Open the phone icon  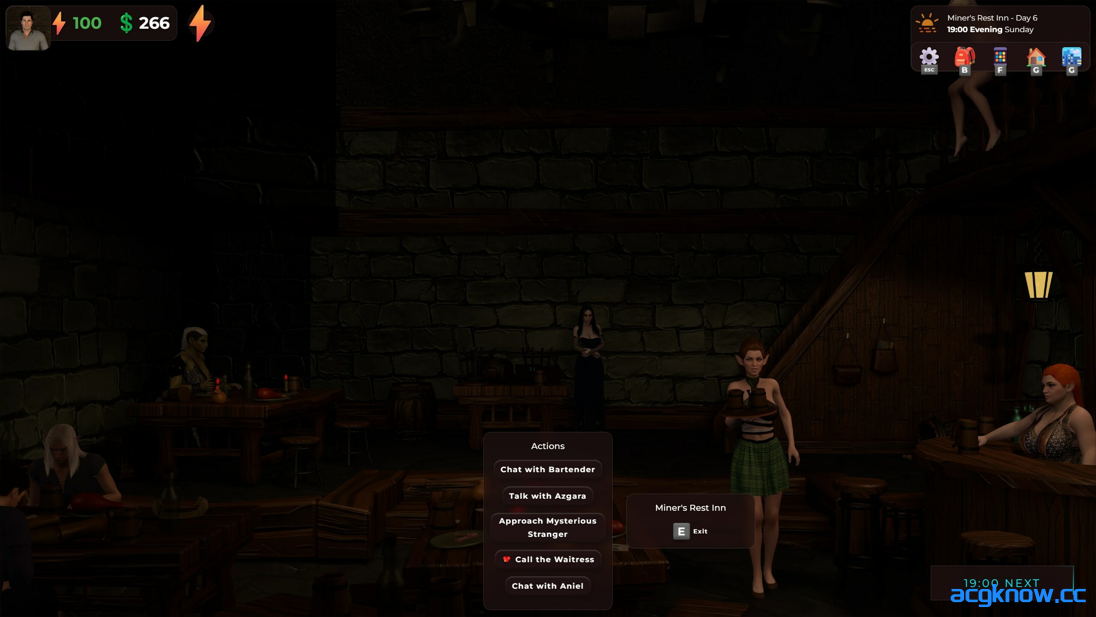1000,57
